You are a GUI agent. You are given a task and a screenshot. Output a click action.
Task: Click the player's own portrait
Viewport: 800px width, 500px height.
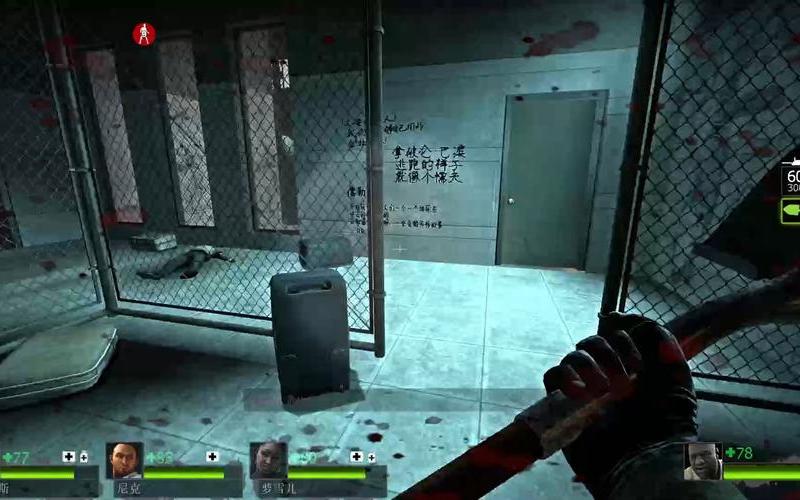(x=702, y=461)
